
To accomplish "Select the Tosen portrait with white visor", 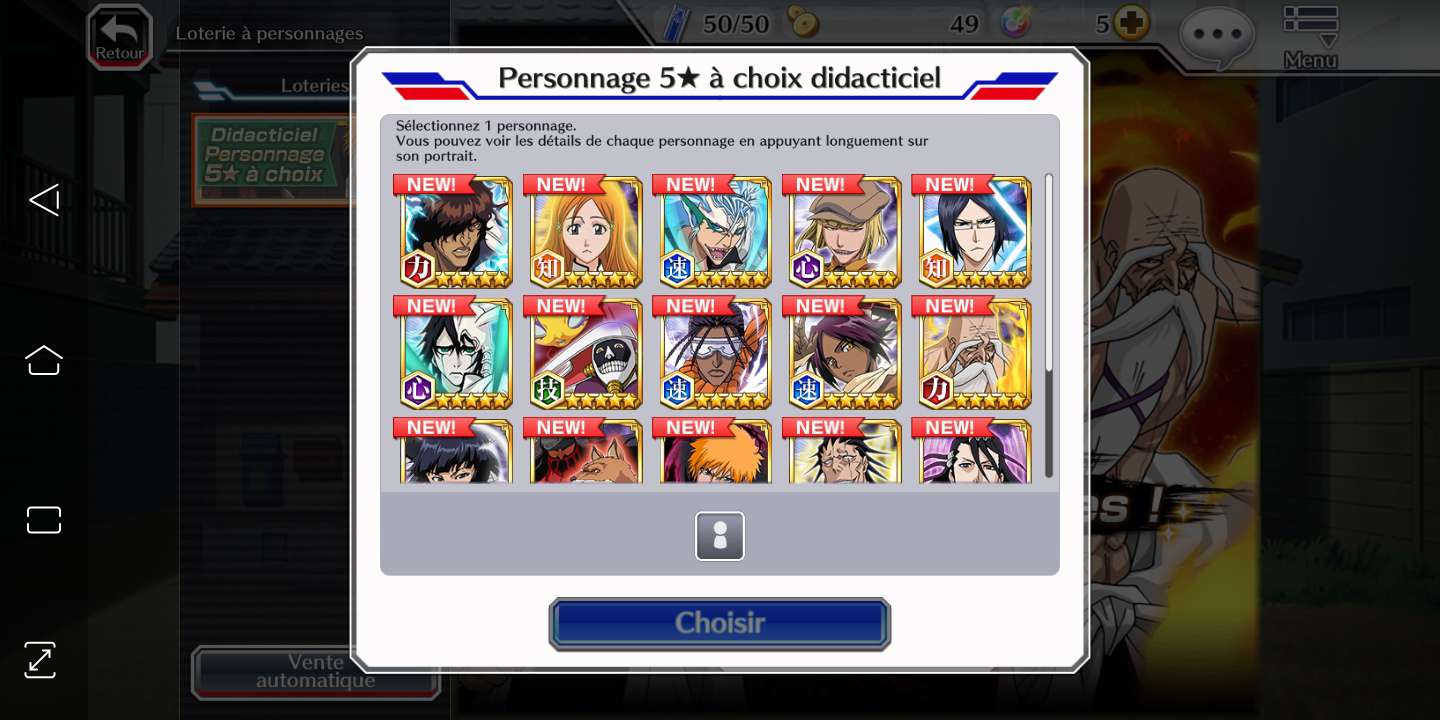I will click(714, 354).
